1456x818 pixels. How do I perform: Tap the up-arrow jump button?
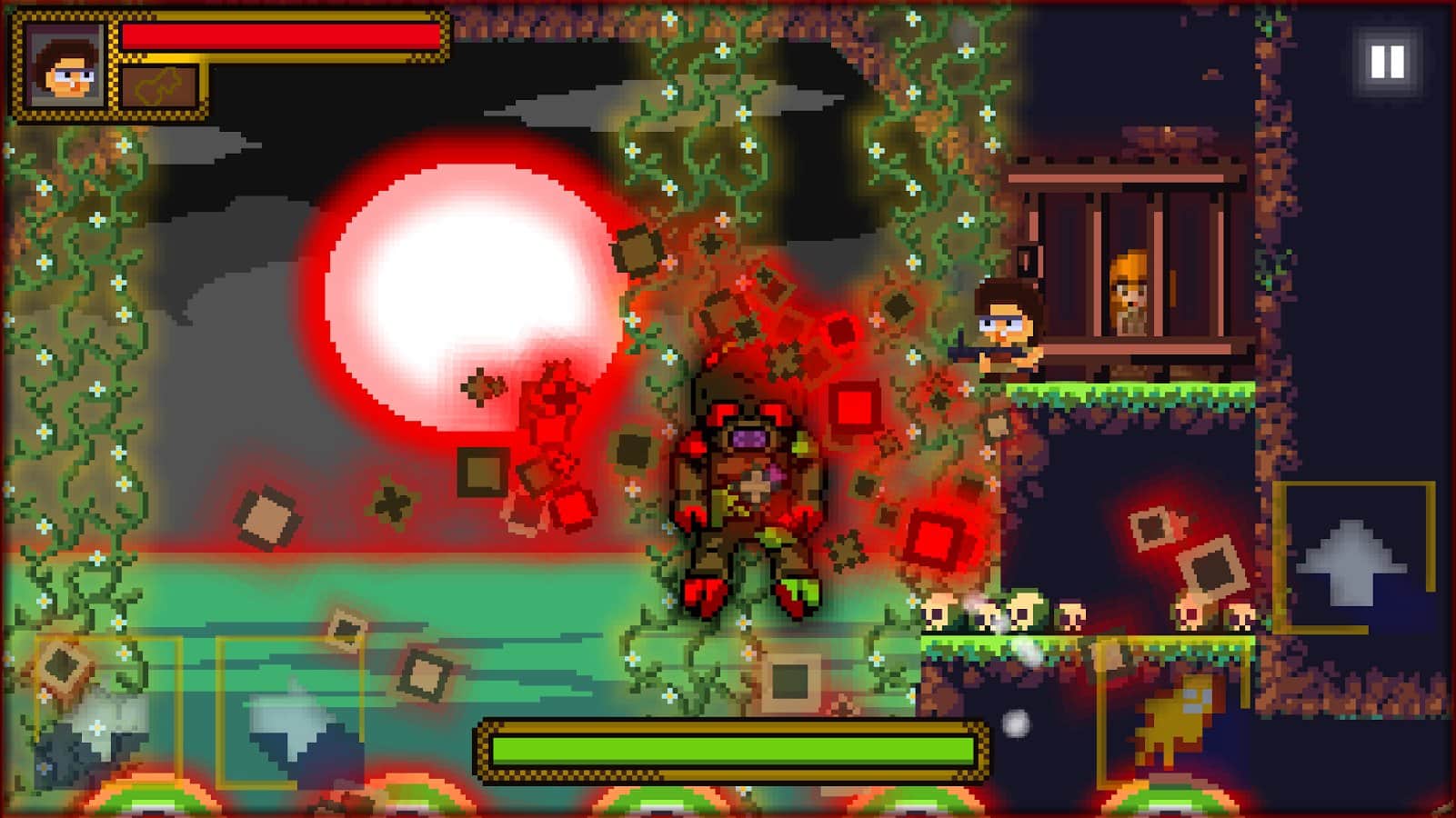pyautogui.click(x=1351, y=559)
